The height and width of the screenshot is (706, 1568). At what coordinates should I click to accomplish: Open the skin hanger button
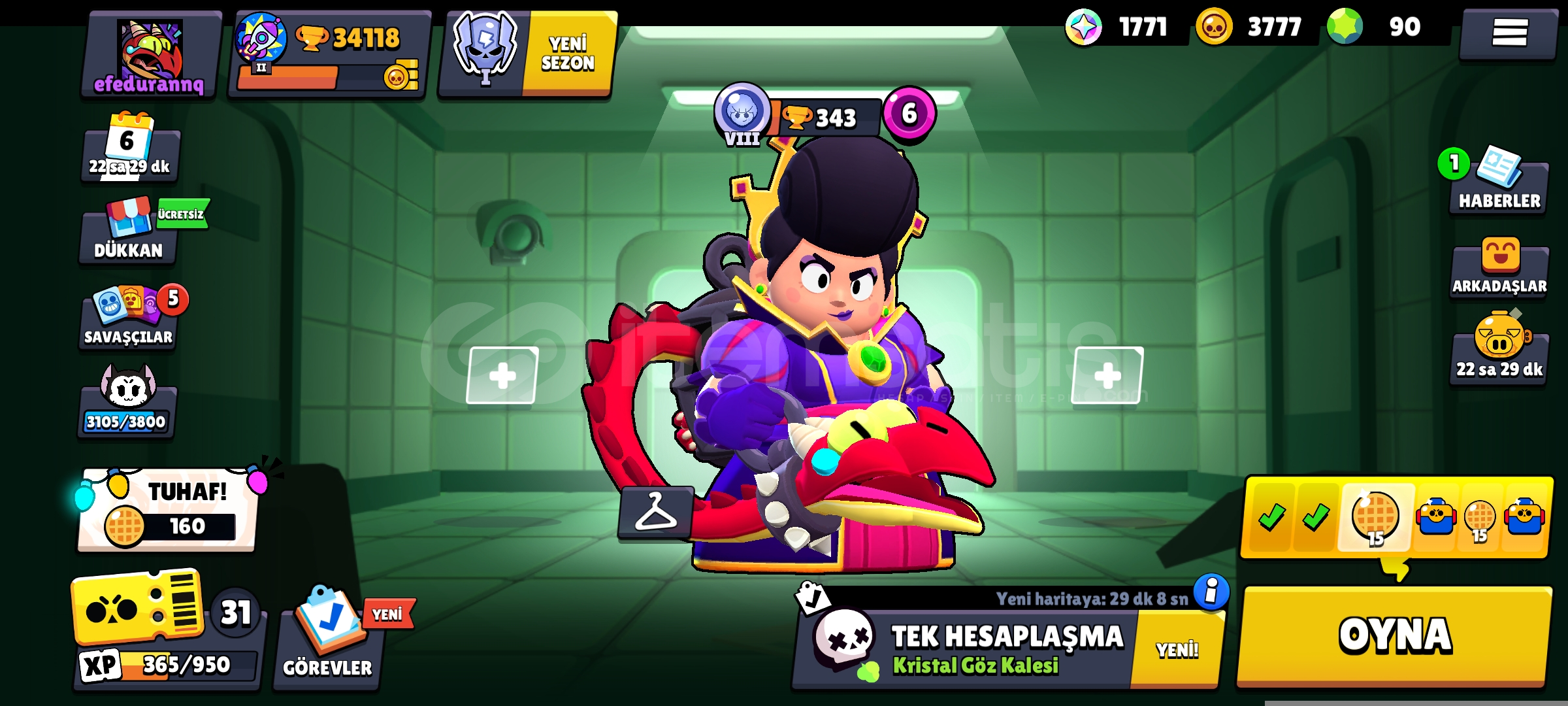(x=655, y=512)
